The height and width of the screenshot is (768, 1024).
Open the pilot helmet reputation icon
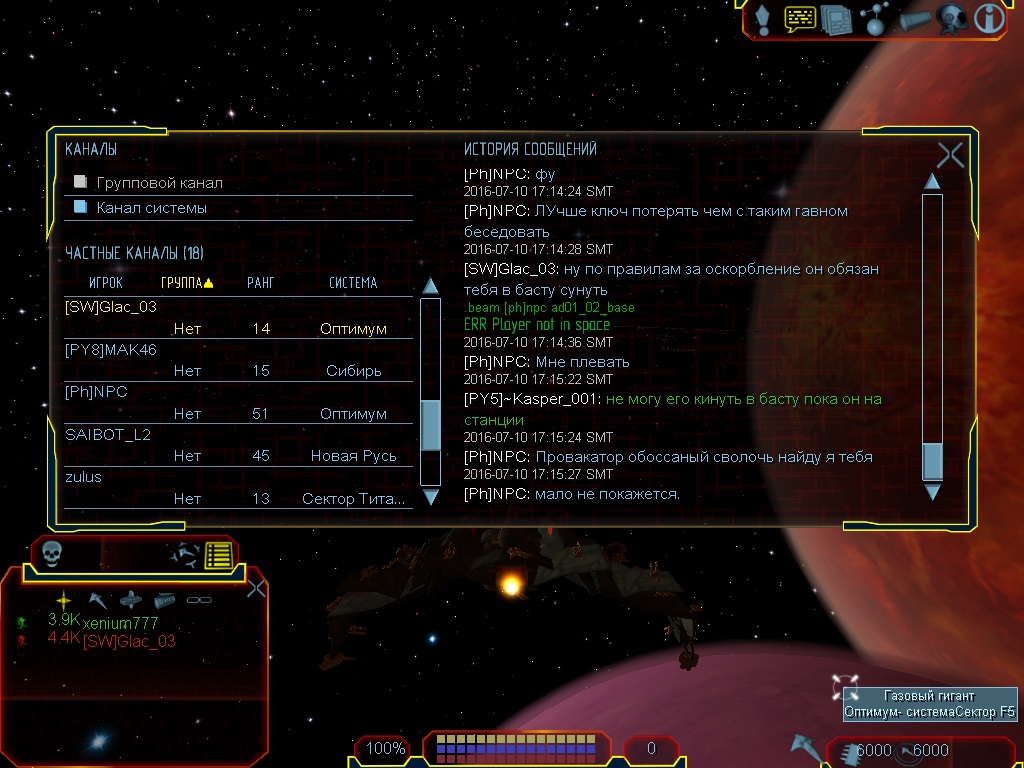tap(950, 19)
